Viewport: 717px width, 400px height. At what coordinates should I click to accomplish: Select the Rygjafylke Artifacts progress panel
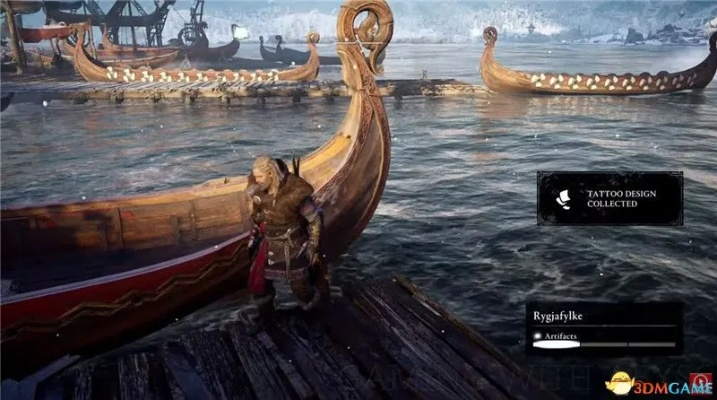click(x=604, y=329)
